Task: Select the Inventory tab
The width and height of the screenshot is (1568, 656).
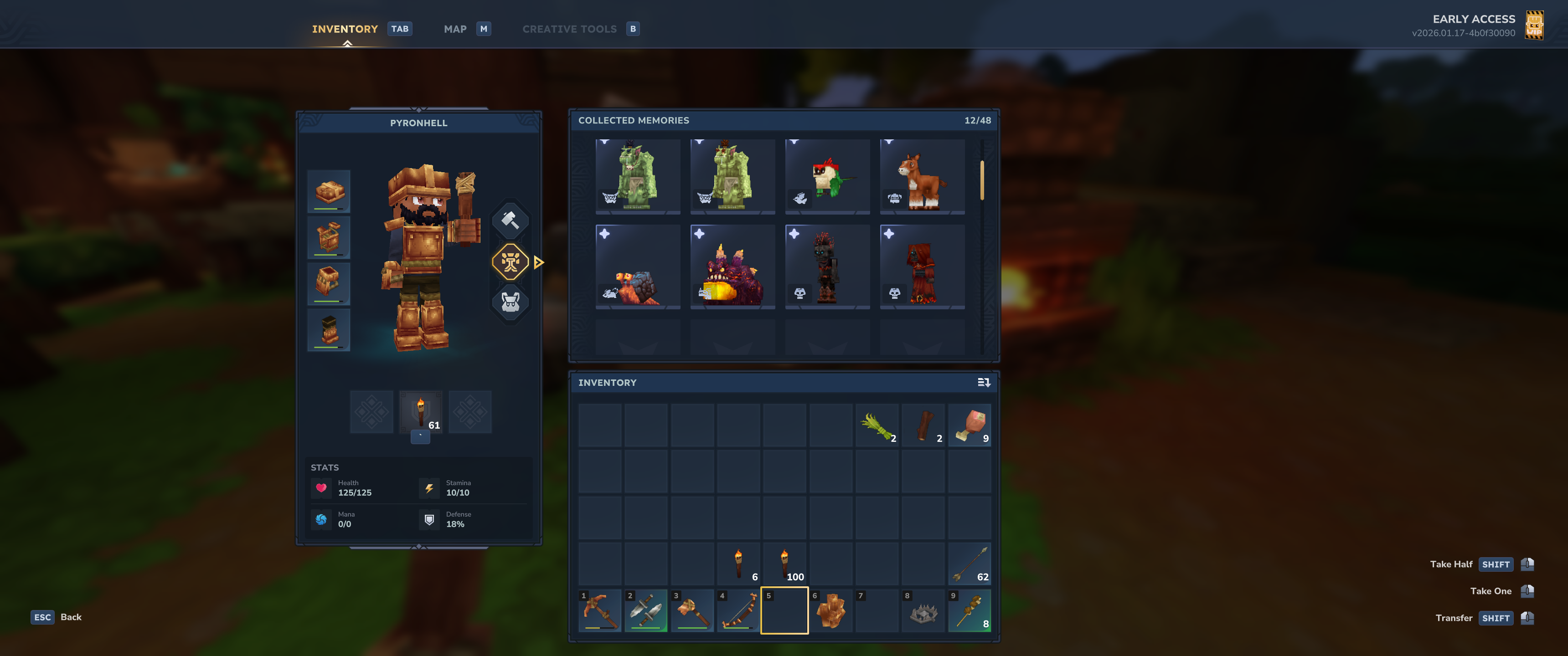Action: tap(345, 29)
